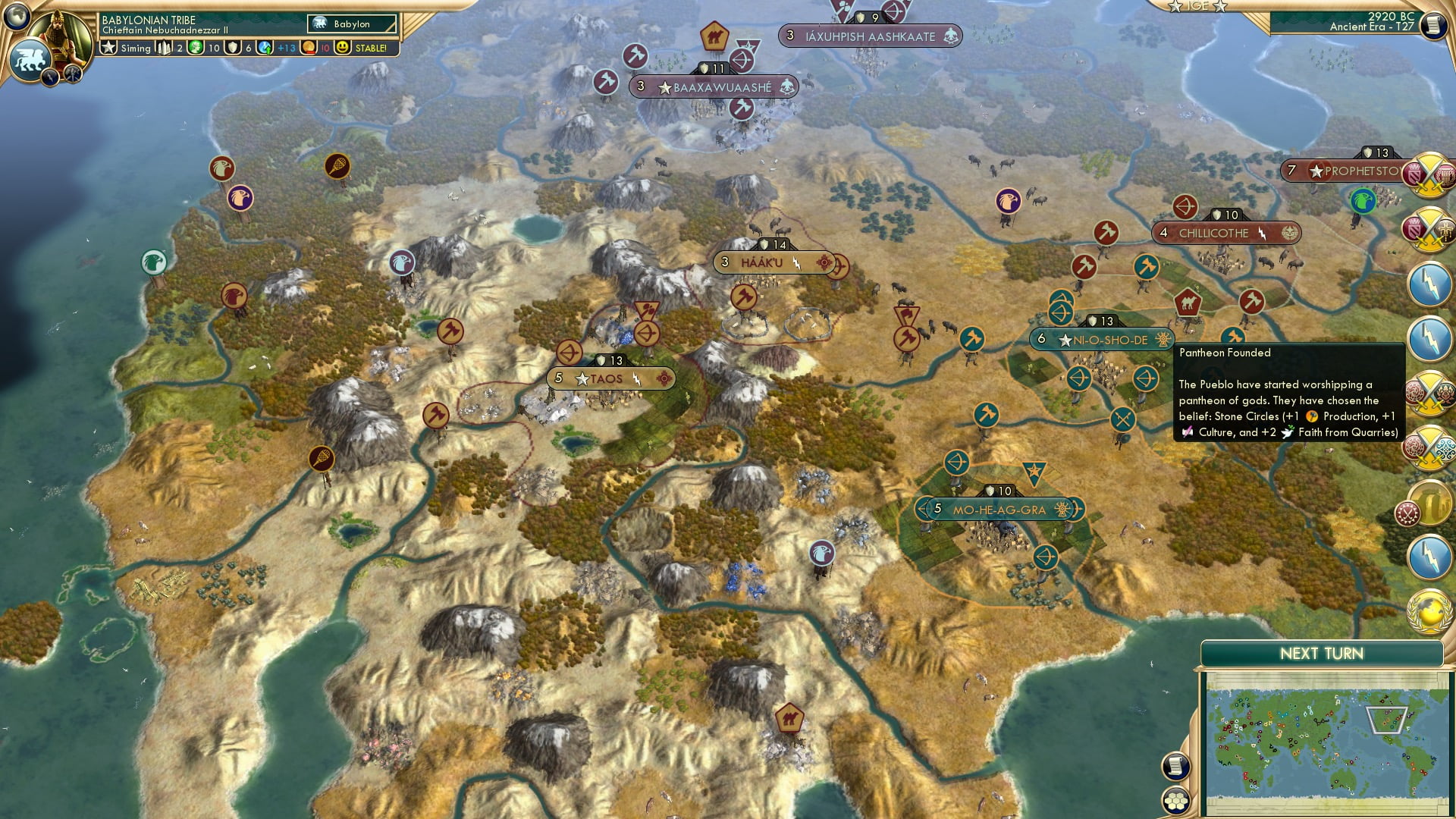Click the hex grid toggle icon below the scroll
The width and height of the screenshot is (1456, 819).
pos(1177,801)
